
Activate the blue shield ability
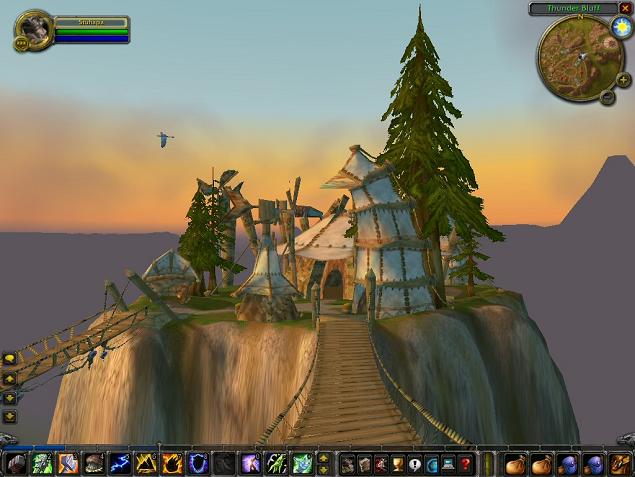tap(197, 464)
